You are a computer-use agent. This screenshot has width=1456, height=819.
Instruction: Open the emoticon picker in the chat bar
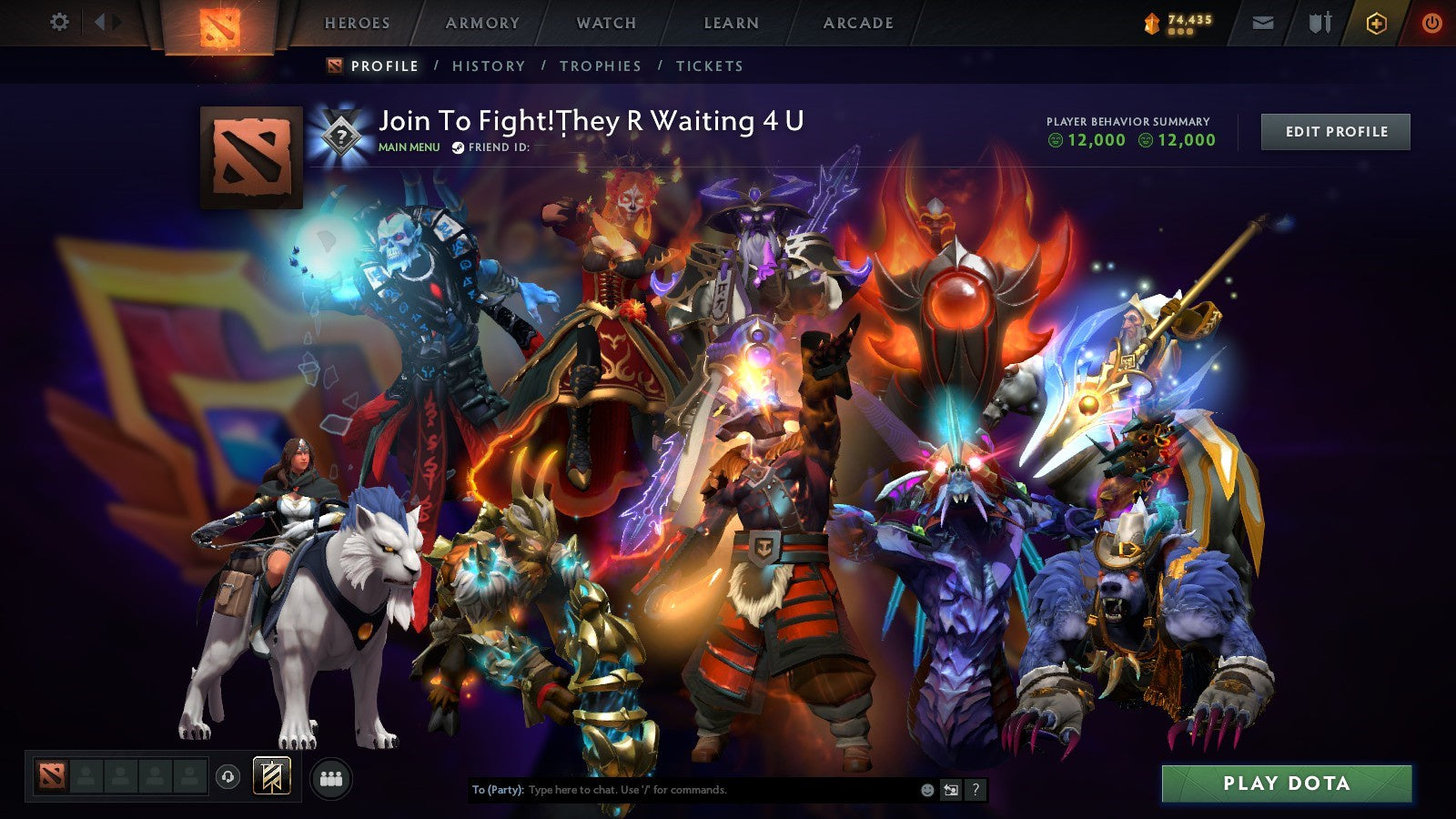tap(927, 791)
